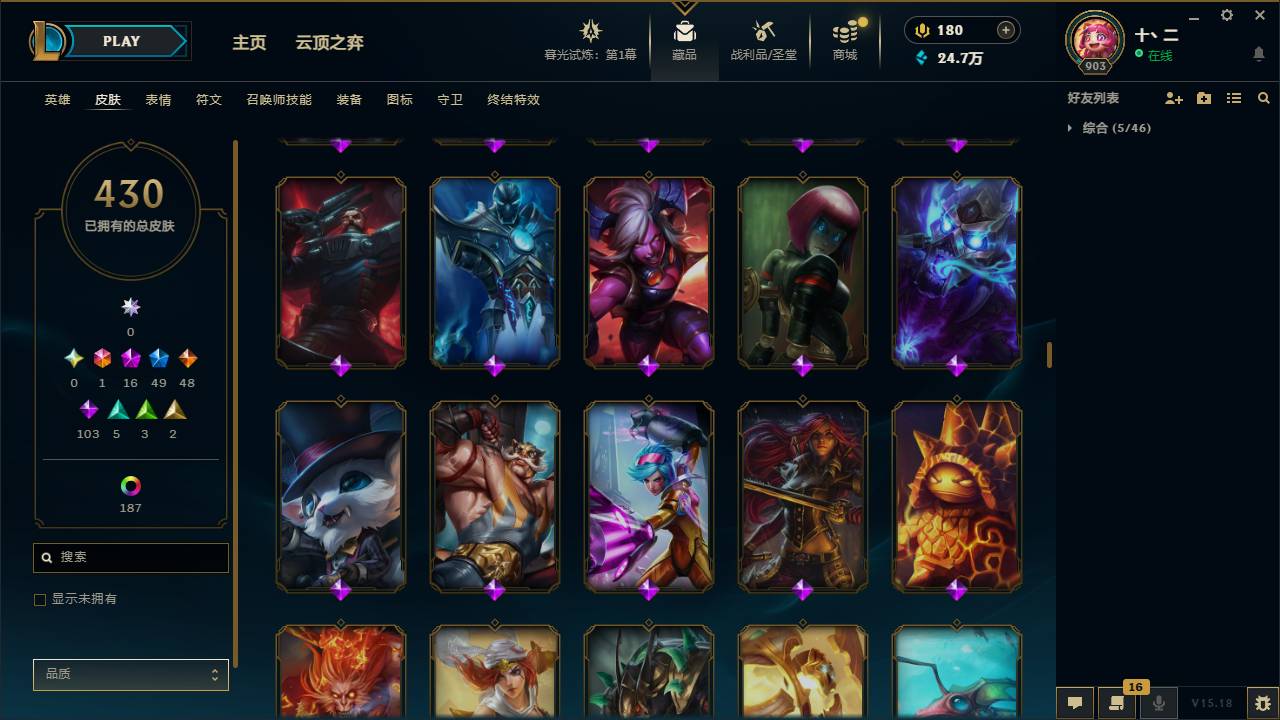
Task: Click the chroma color wheel icon
Action: 130,487
